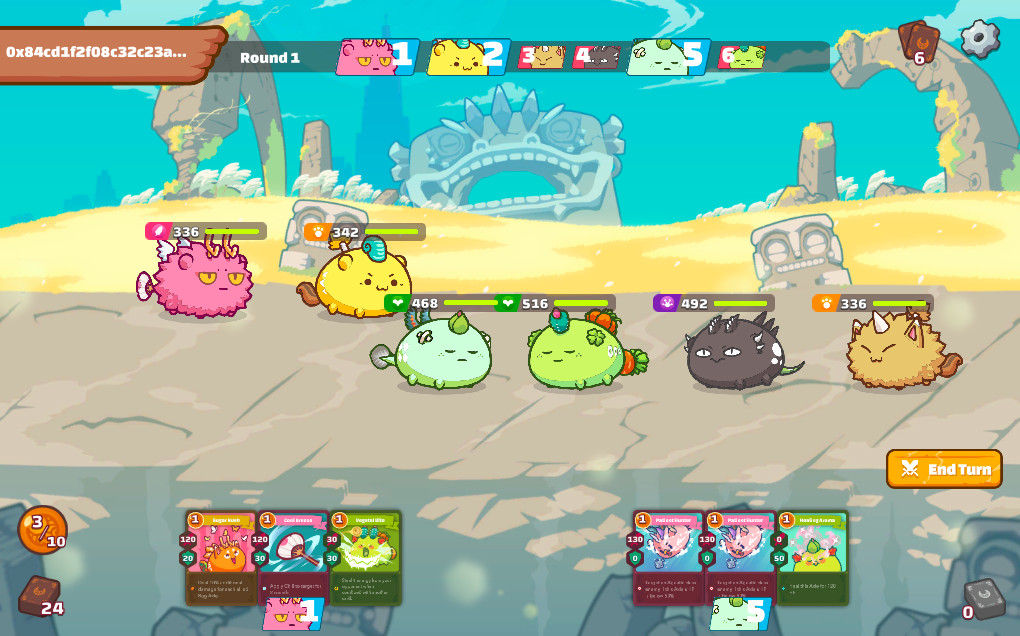Click the End Turn button
Viewport: 1020px width, 636px height.
tap(944, 469)
